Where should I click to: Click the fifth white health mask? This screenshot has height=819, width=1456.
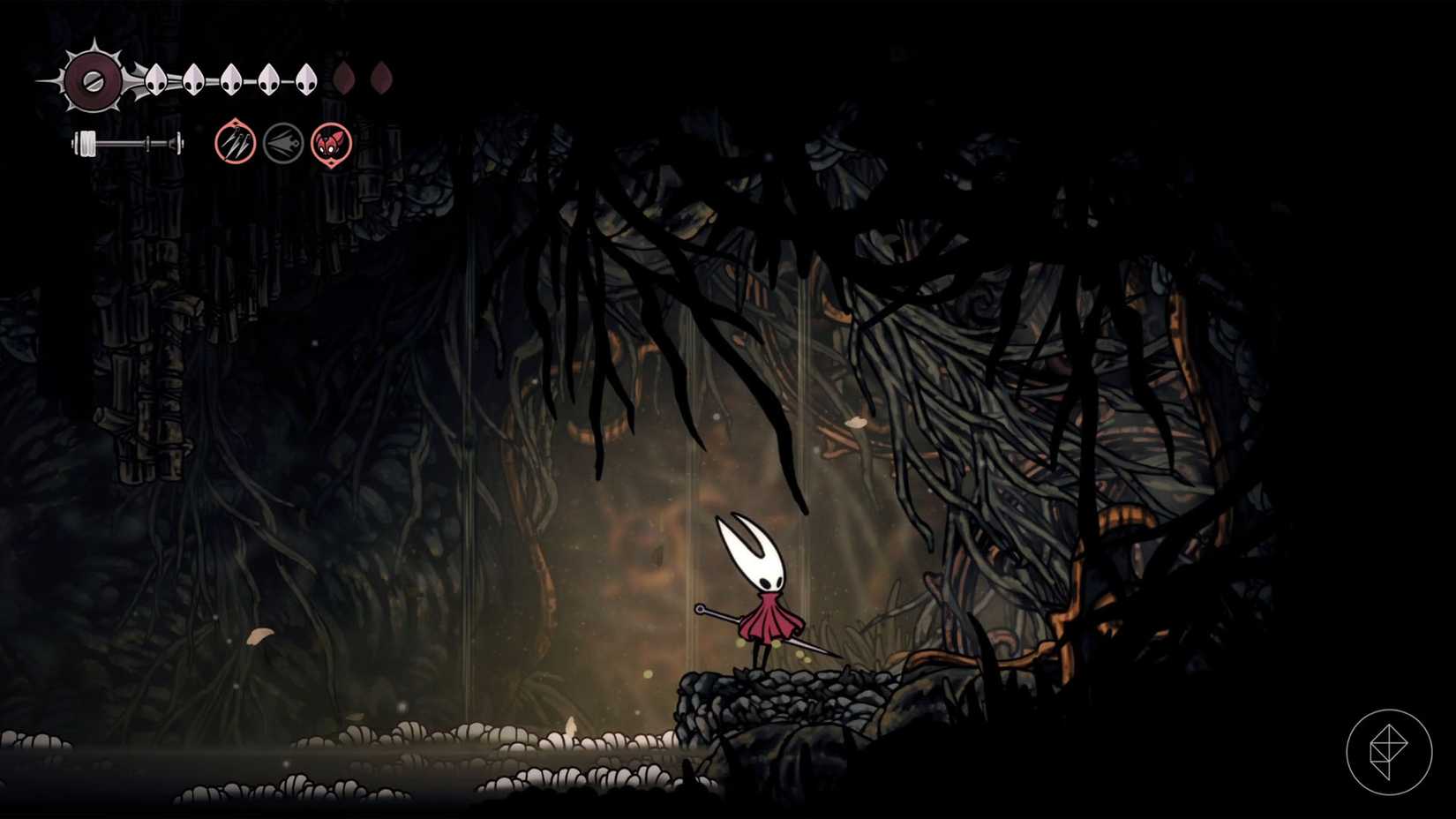point(306,78)
